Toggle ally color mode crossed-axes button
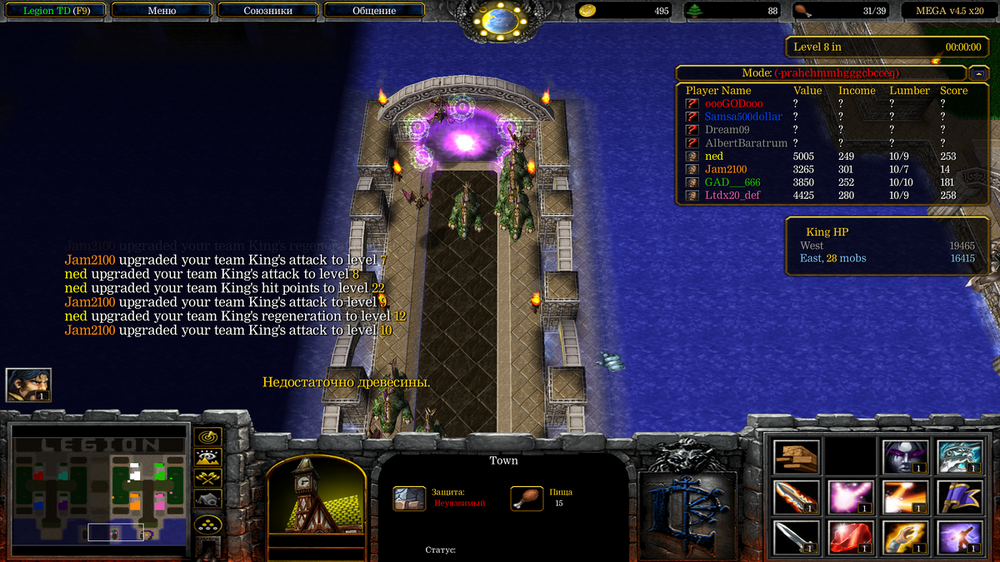Screen dimensions: 1000x562 [208, 478]
